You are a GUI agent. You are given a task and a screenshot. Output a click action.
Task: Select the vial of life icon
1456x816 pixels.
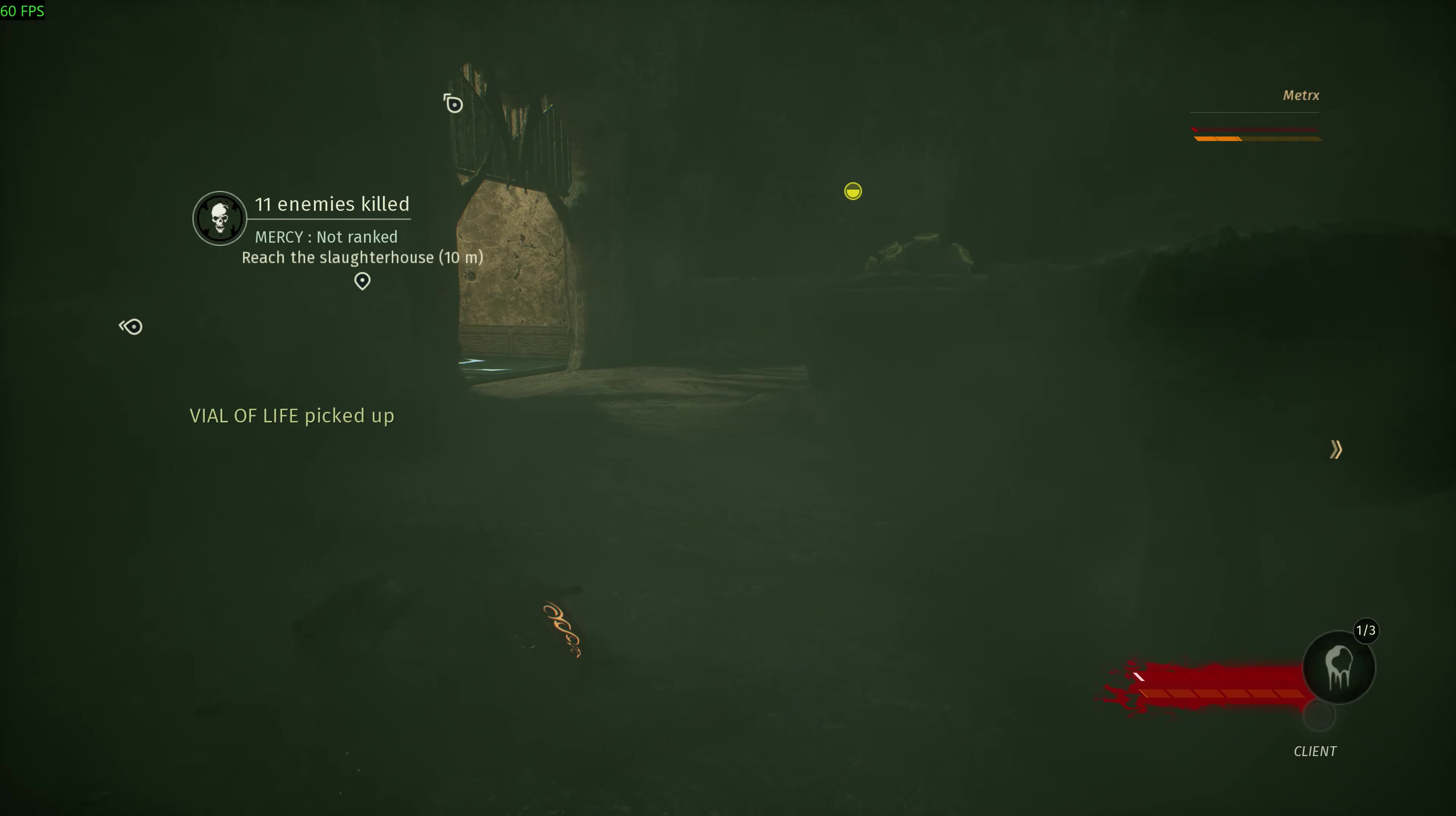point(1338,667)
